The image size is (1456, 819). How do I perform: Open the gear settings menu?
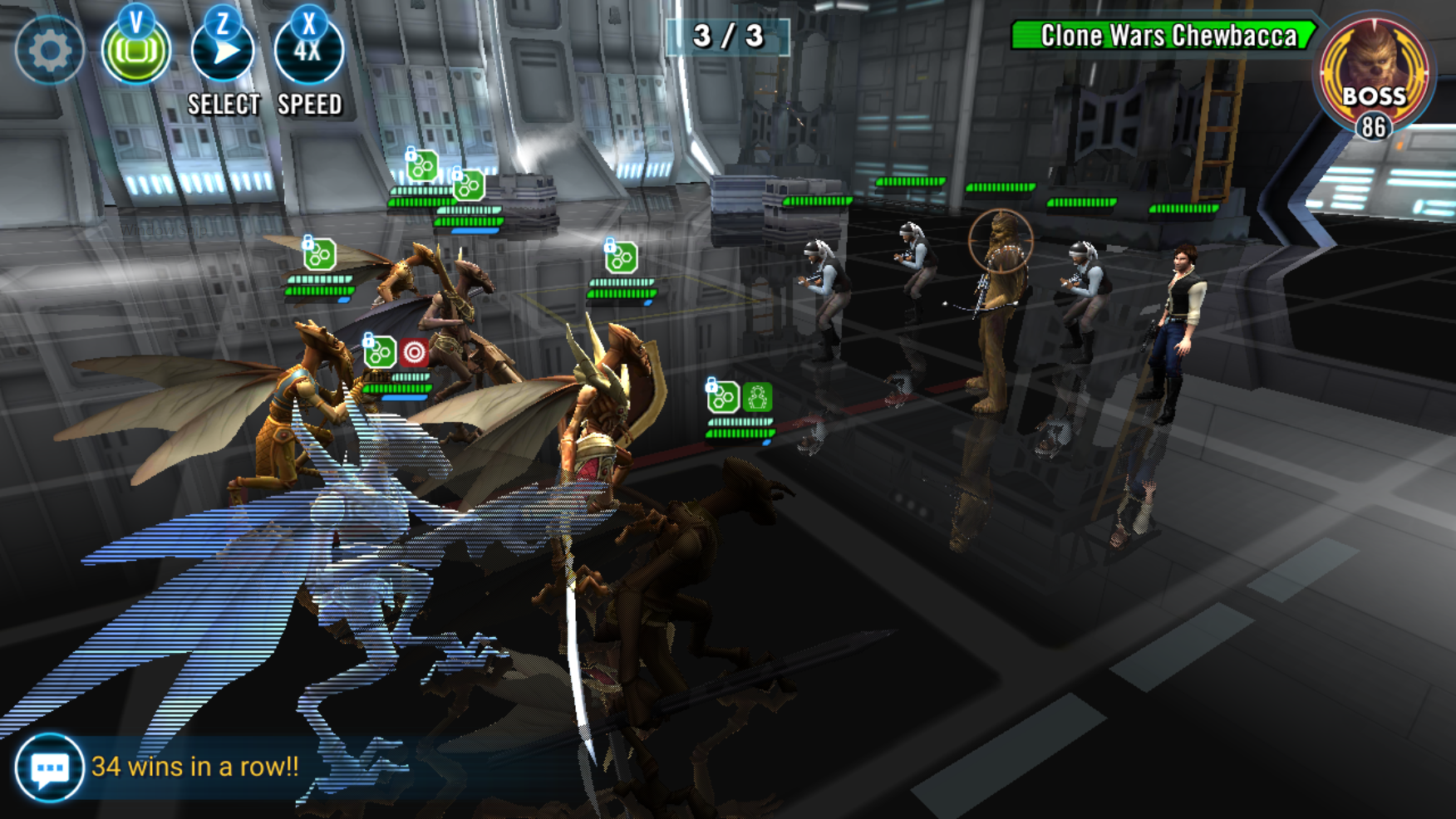pos(49,51)
